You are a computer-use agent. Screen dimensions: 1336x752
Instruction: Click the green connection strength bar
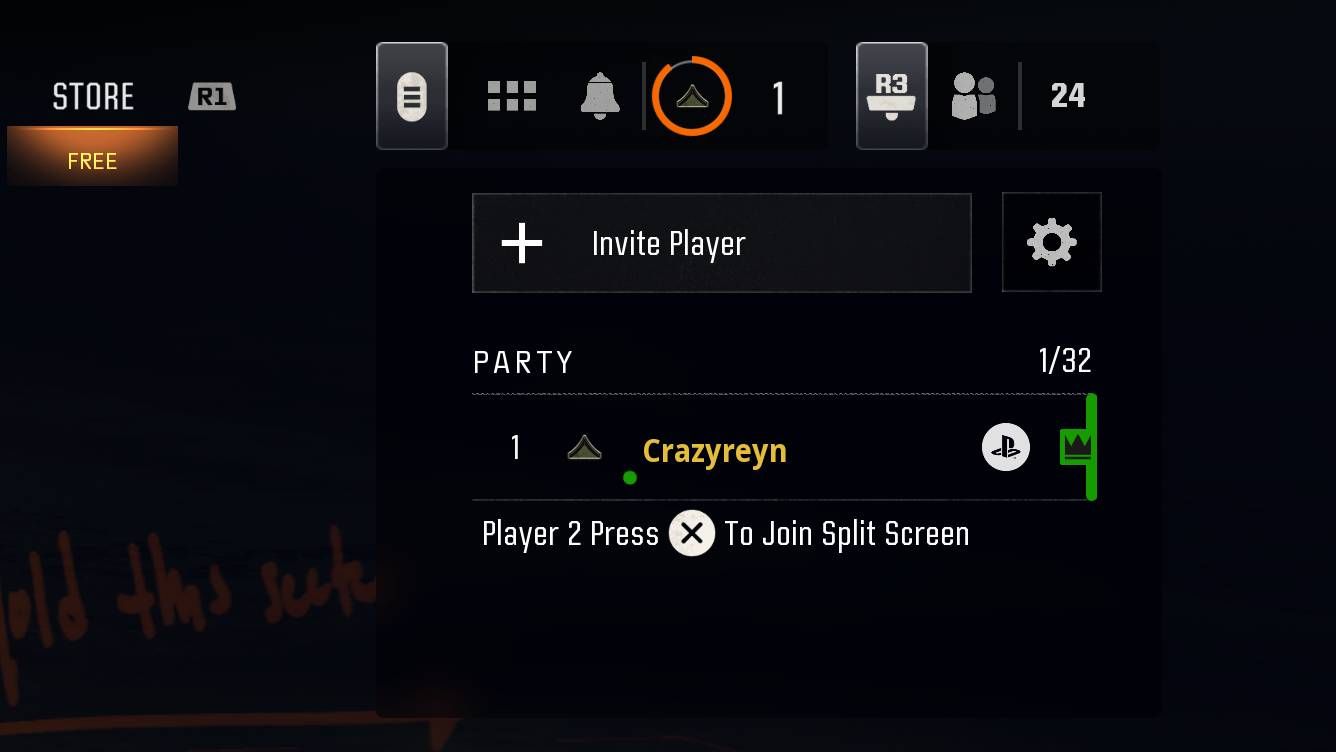(x=1091, y=447)
